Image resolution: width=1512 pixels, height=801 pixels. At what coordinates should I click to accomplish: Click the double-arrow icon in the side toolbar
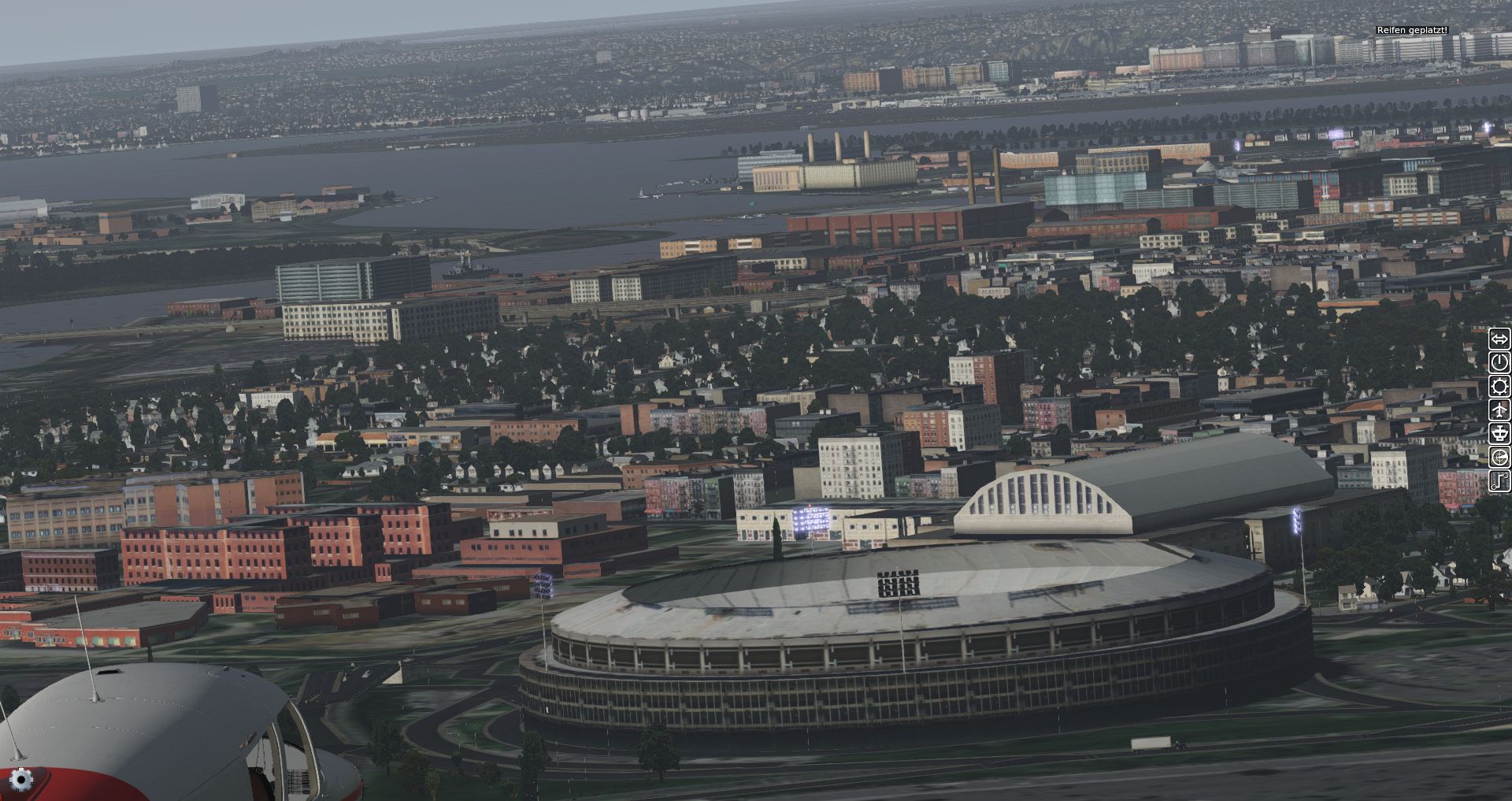(x=1499, y=339)
